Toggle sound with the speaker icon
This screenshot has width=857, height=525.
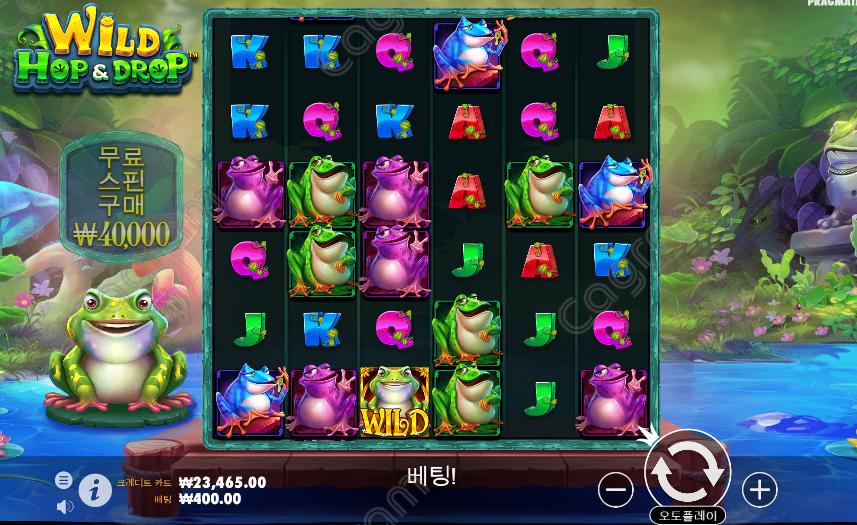(64, 507)
